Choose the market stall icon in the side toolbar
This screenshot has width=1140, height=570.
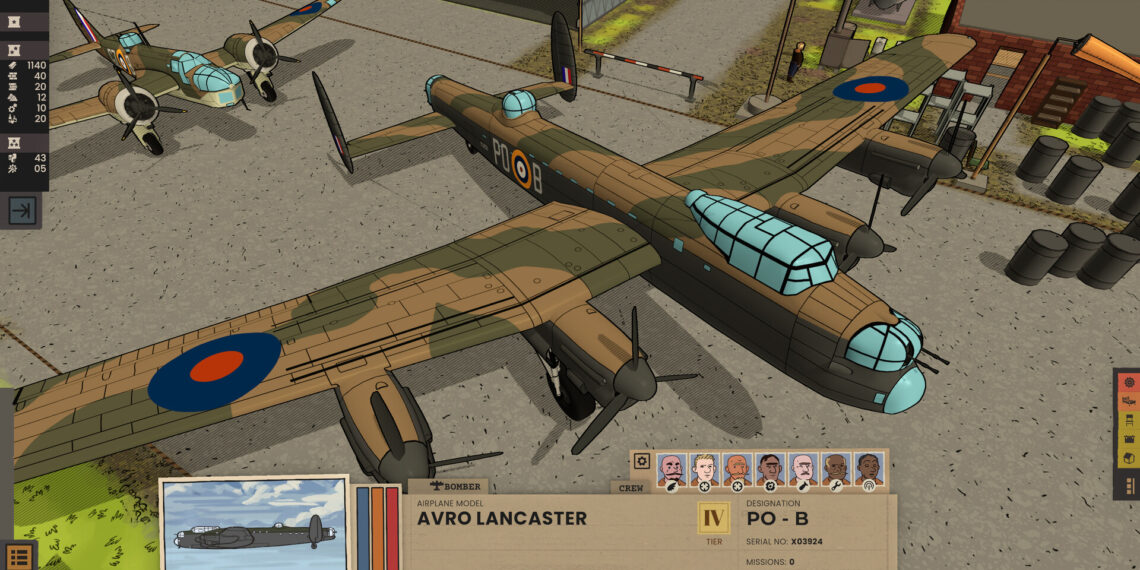1129,438
